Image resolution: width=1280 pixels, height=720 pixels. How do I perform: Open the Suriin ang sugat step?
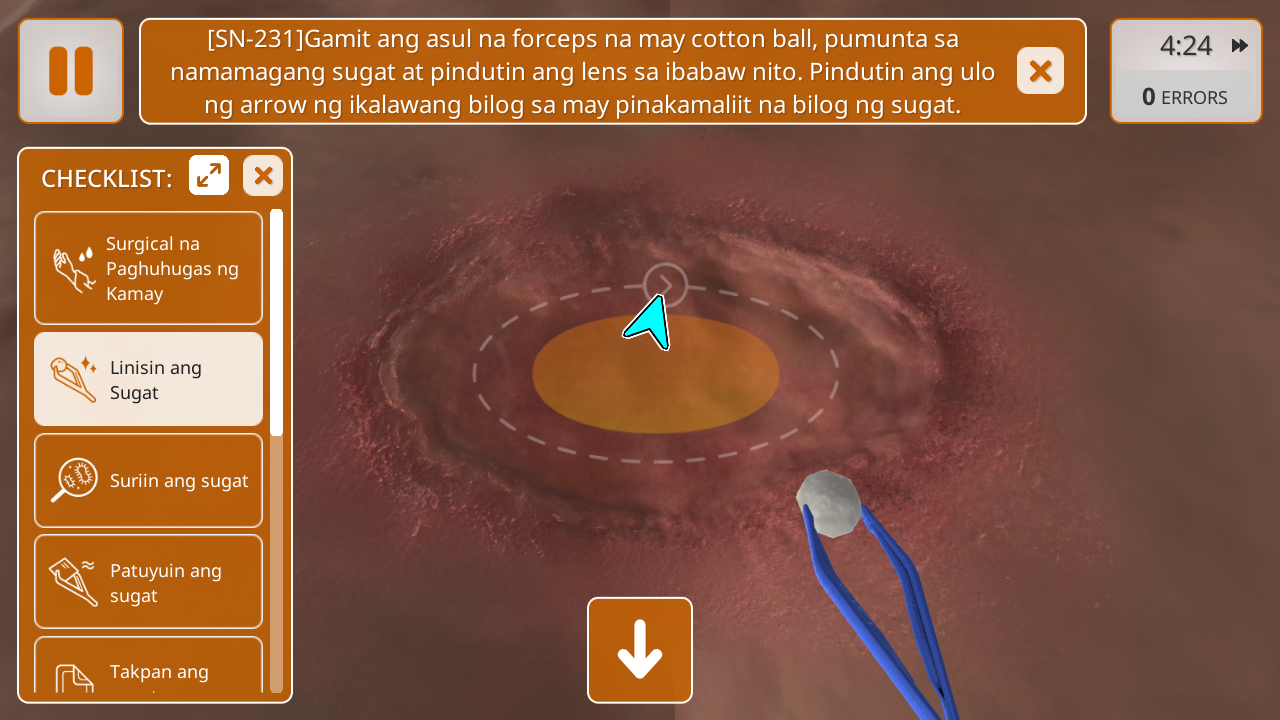tap(149, 481)
